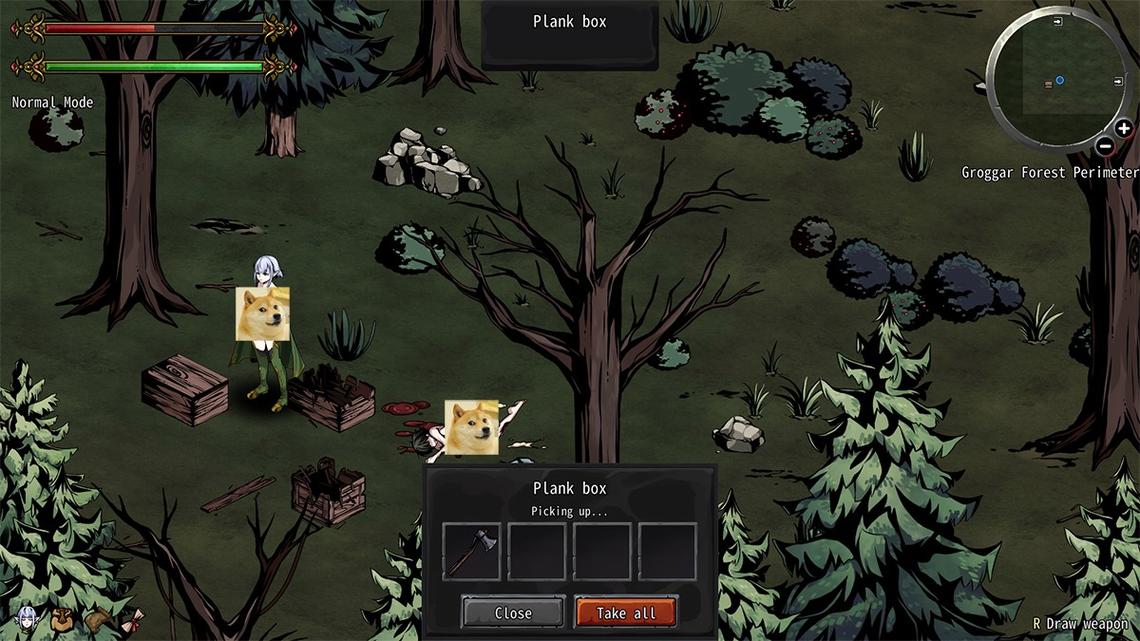
Task: Select the chest marker on the minimap
Action: click(x=1047, y=85)
